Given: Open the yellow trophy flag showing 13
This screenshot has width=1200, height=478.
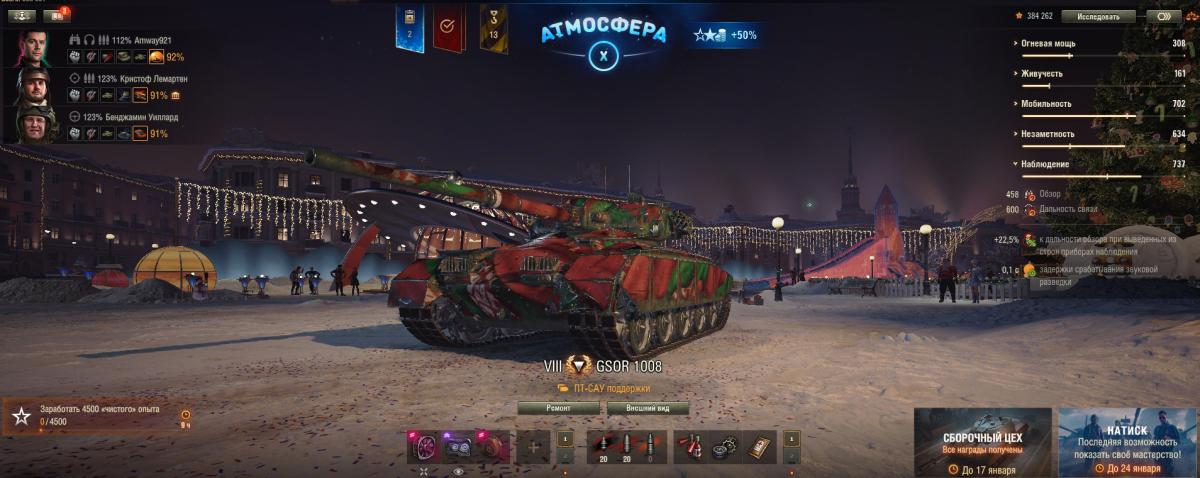Looking at the screenshot, I should click(493, 28).
